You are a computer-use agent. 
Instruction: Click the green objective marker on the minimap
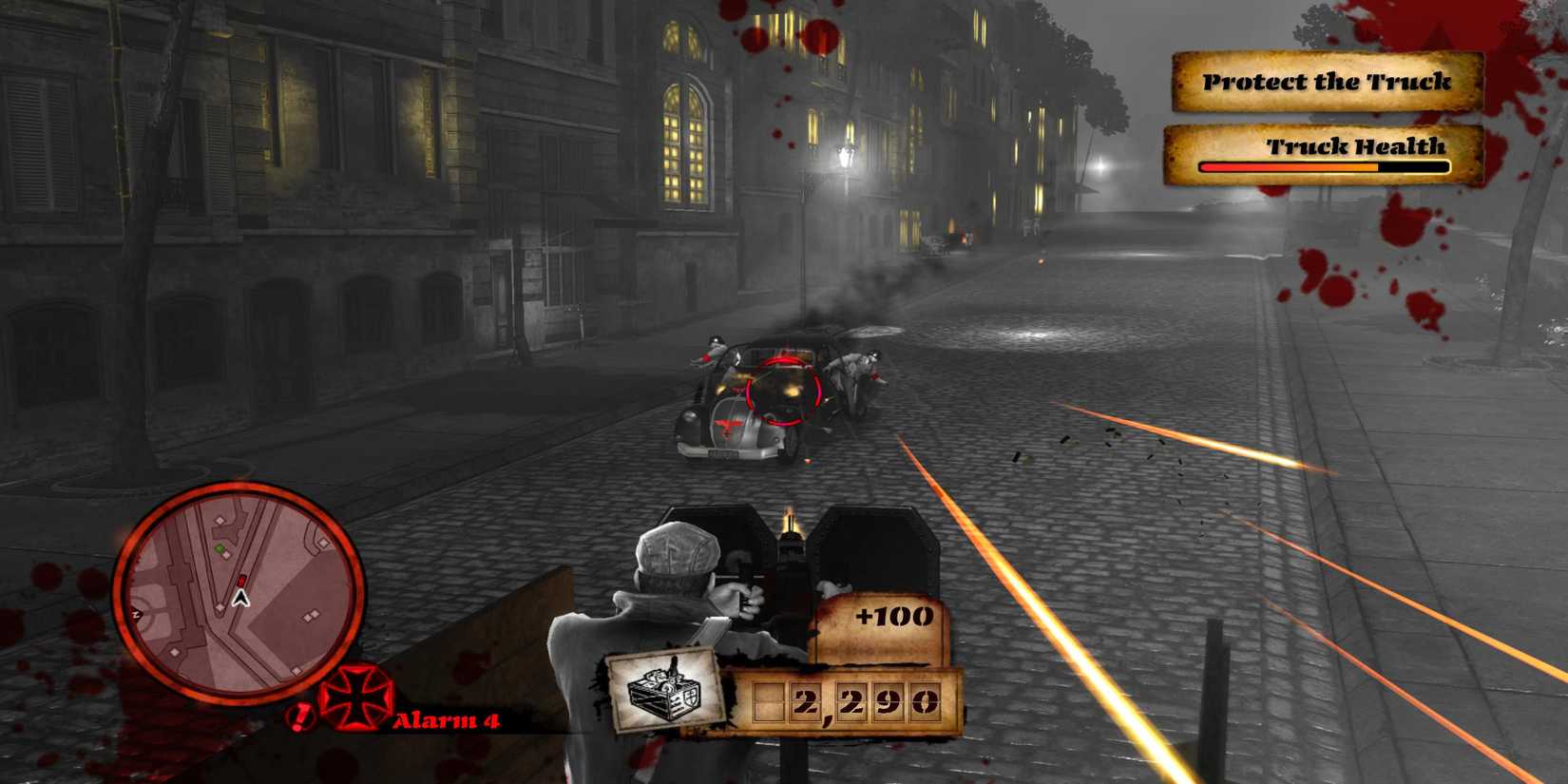[220, 548]
